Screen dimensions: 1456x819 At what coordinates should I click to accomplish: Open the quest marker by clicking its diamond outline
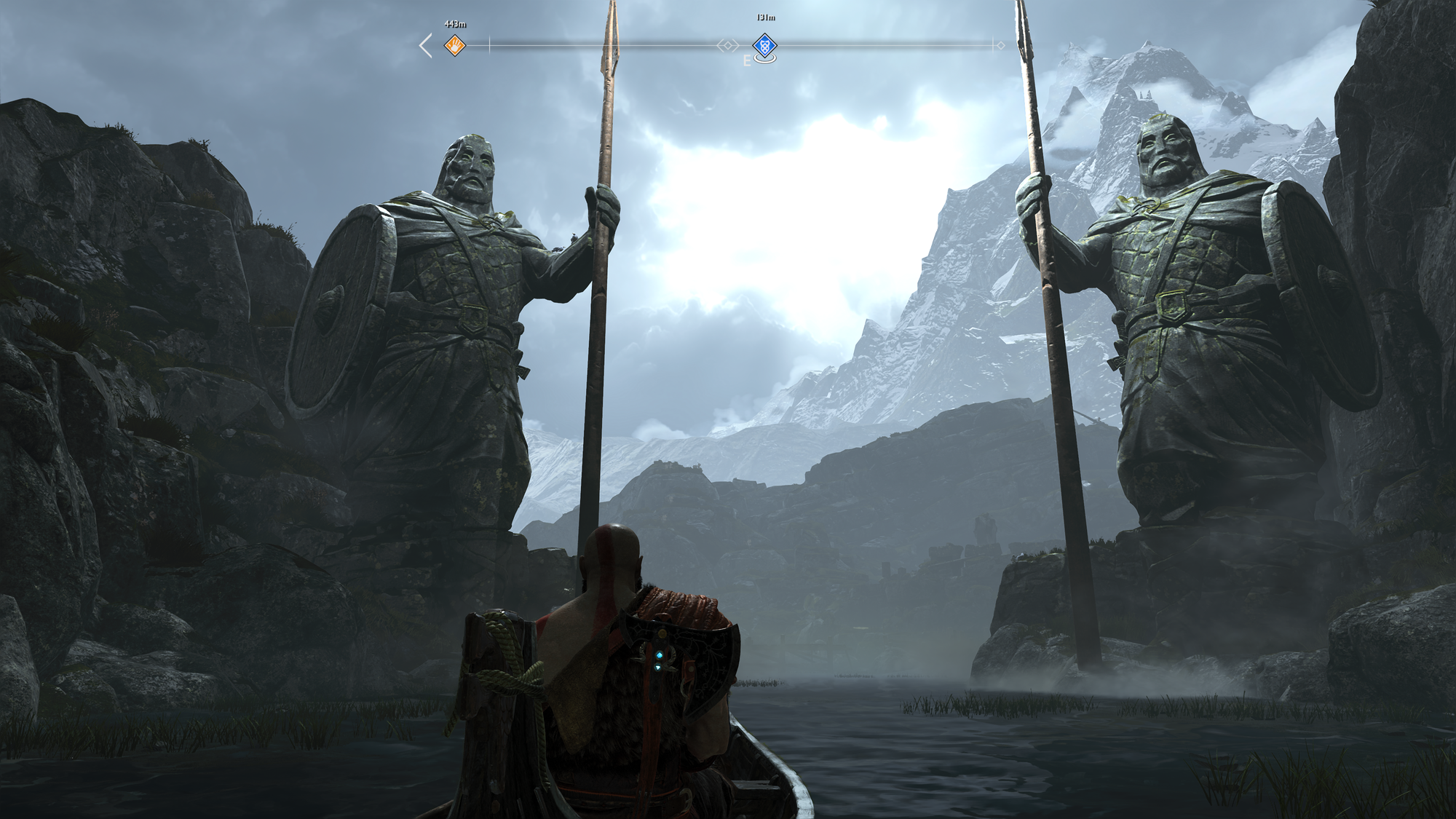[764, 45]
